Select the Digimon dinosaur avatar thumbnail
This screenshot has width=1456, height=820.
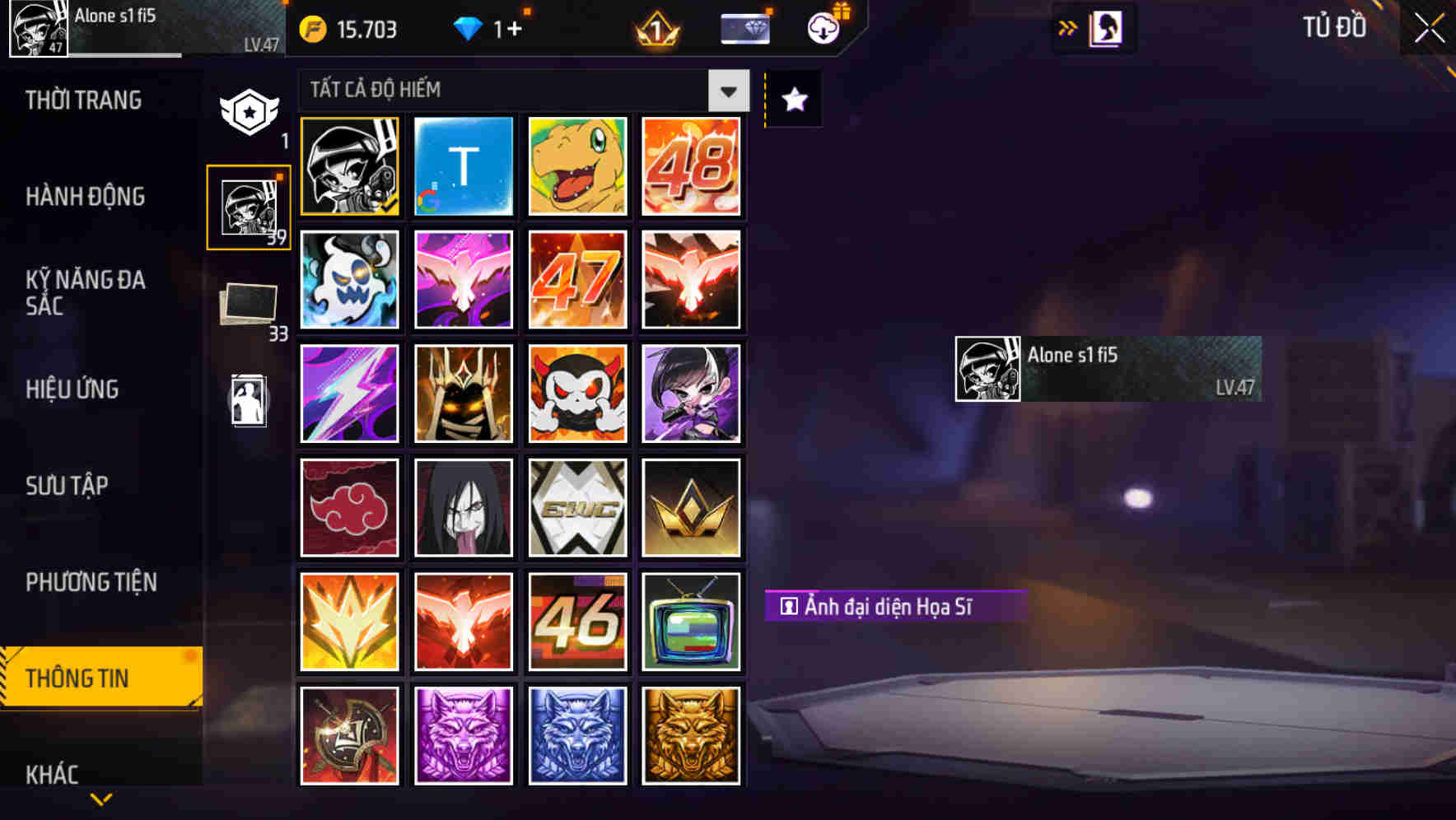577,166
